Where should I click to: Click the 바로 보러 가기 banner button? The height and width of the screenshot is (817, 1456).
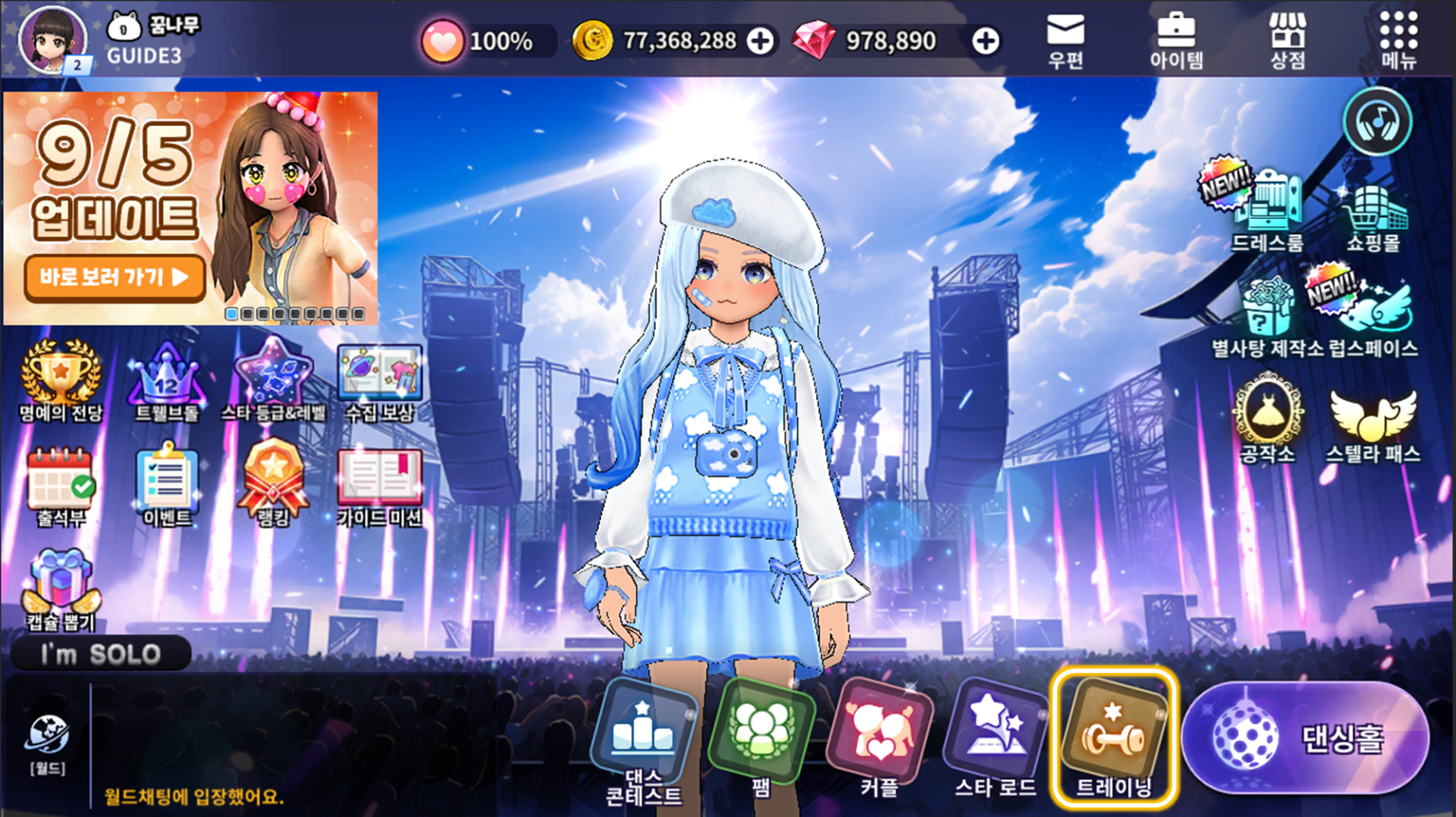115,277
